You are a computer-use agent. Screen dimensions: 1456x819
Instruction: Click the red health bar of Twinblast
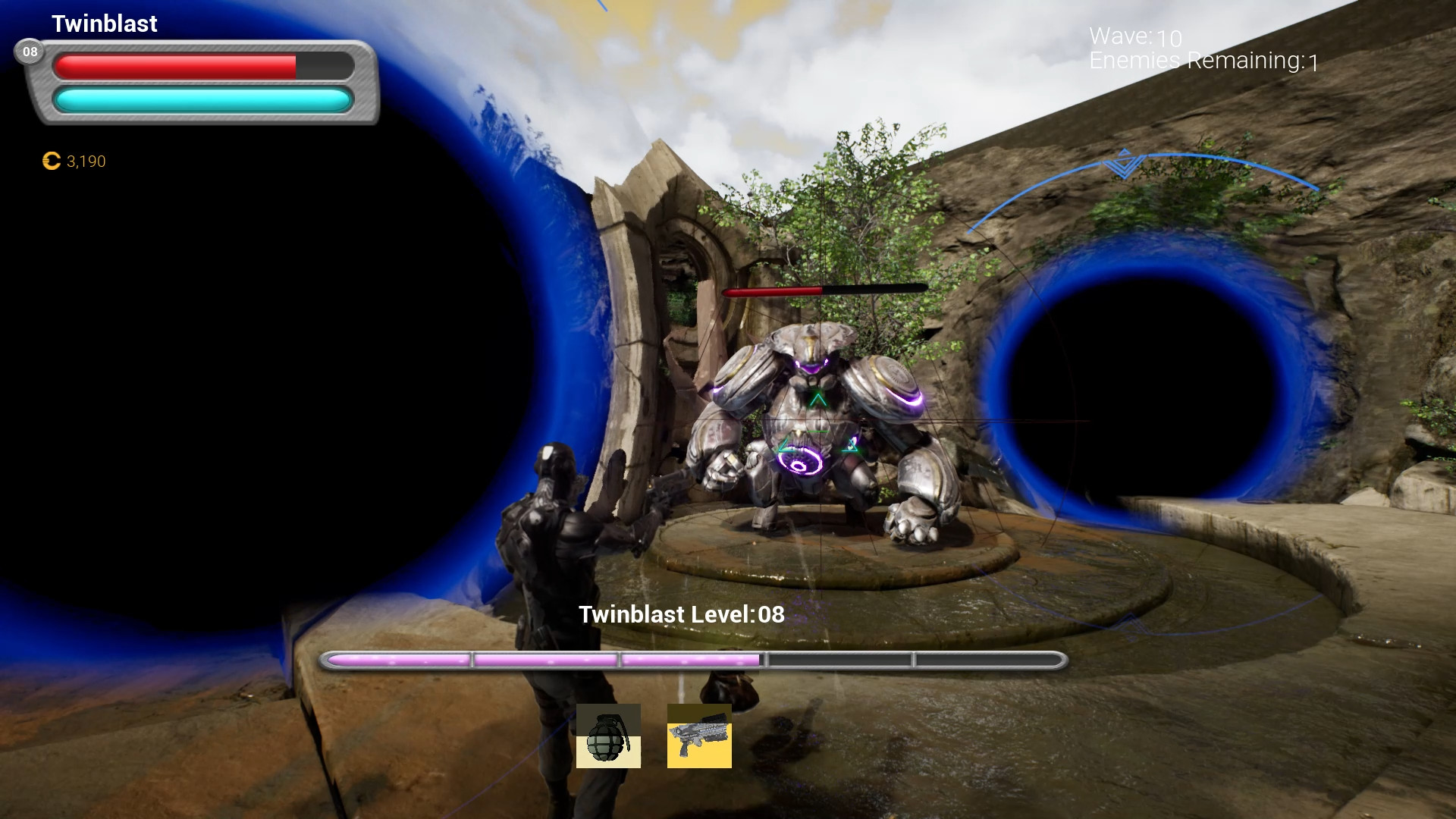[x=176, y=66]
